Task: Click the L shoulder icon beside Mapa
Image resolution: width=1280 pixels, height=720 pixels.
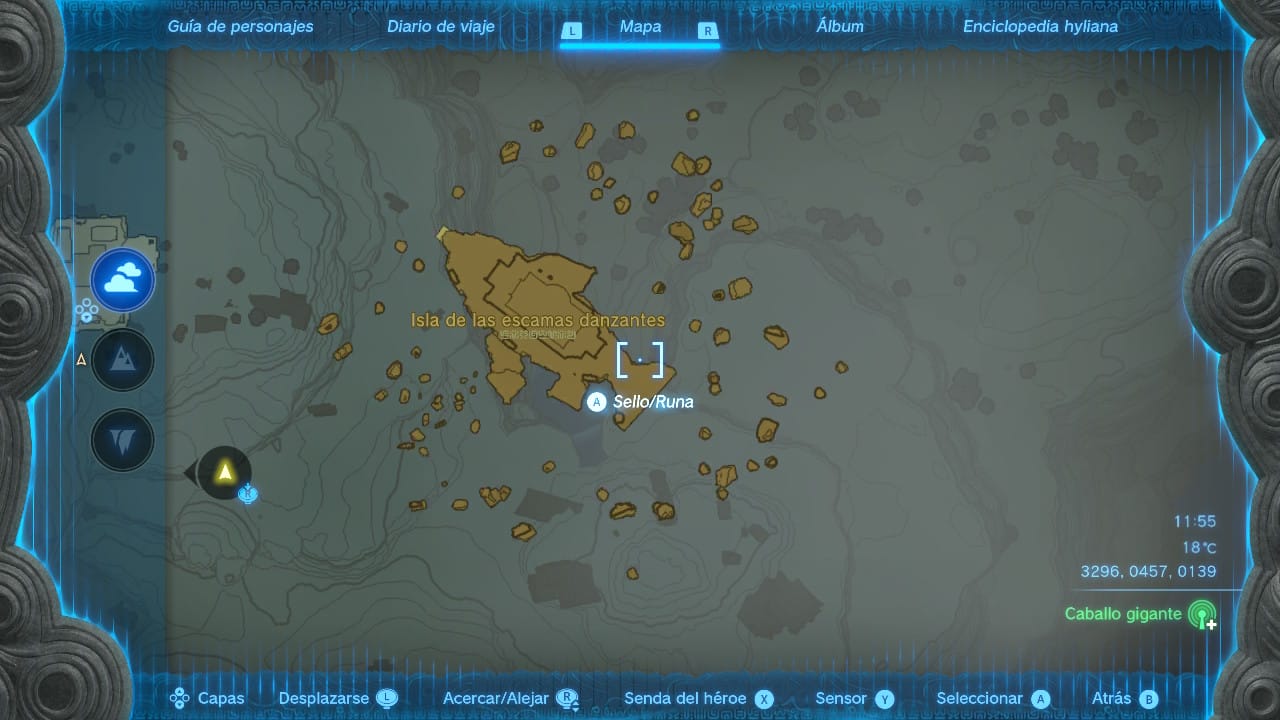Action: tap(572, 31)
